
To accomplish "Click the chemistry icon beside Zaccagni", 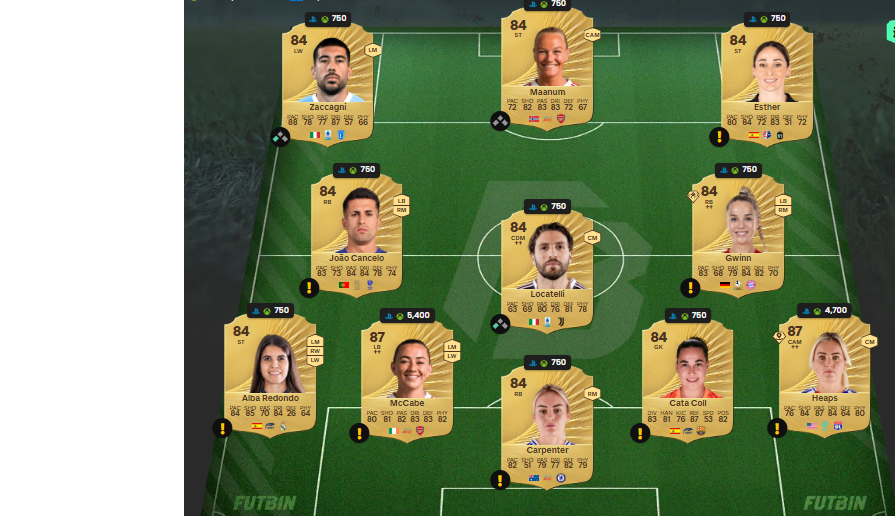I will tap(280, 137).
